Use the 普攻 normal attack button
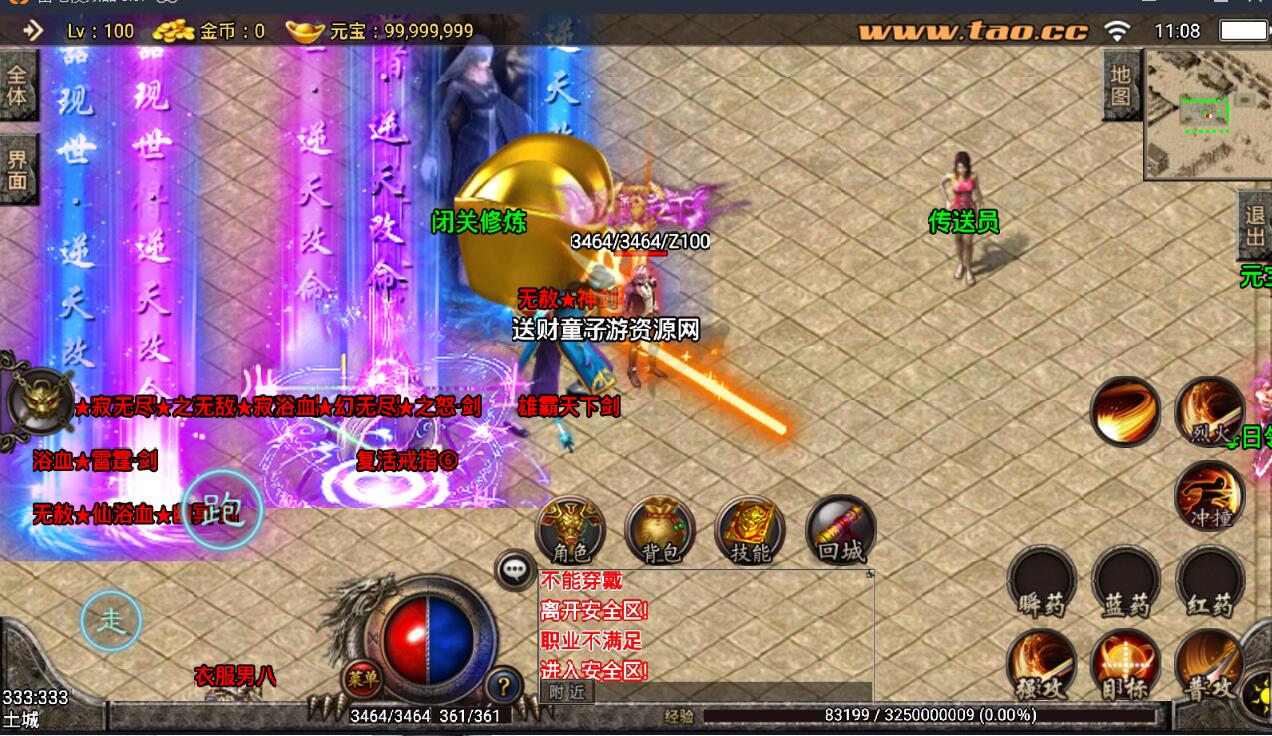 1209,665
